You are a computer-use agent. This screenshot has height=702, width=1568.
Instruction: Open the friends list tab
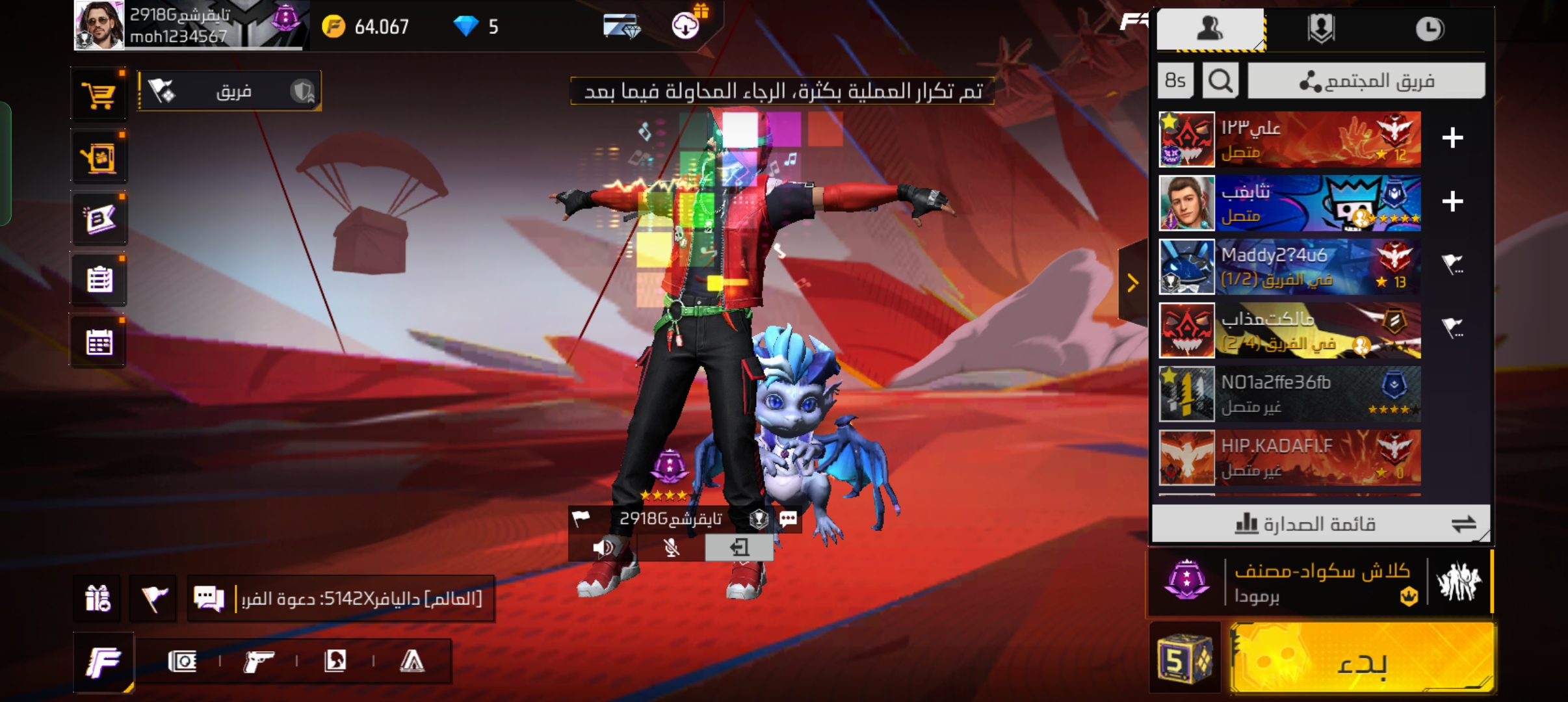click(x=1210, y=29)
